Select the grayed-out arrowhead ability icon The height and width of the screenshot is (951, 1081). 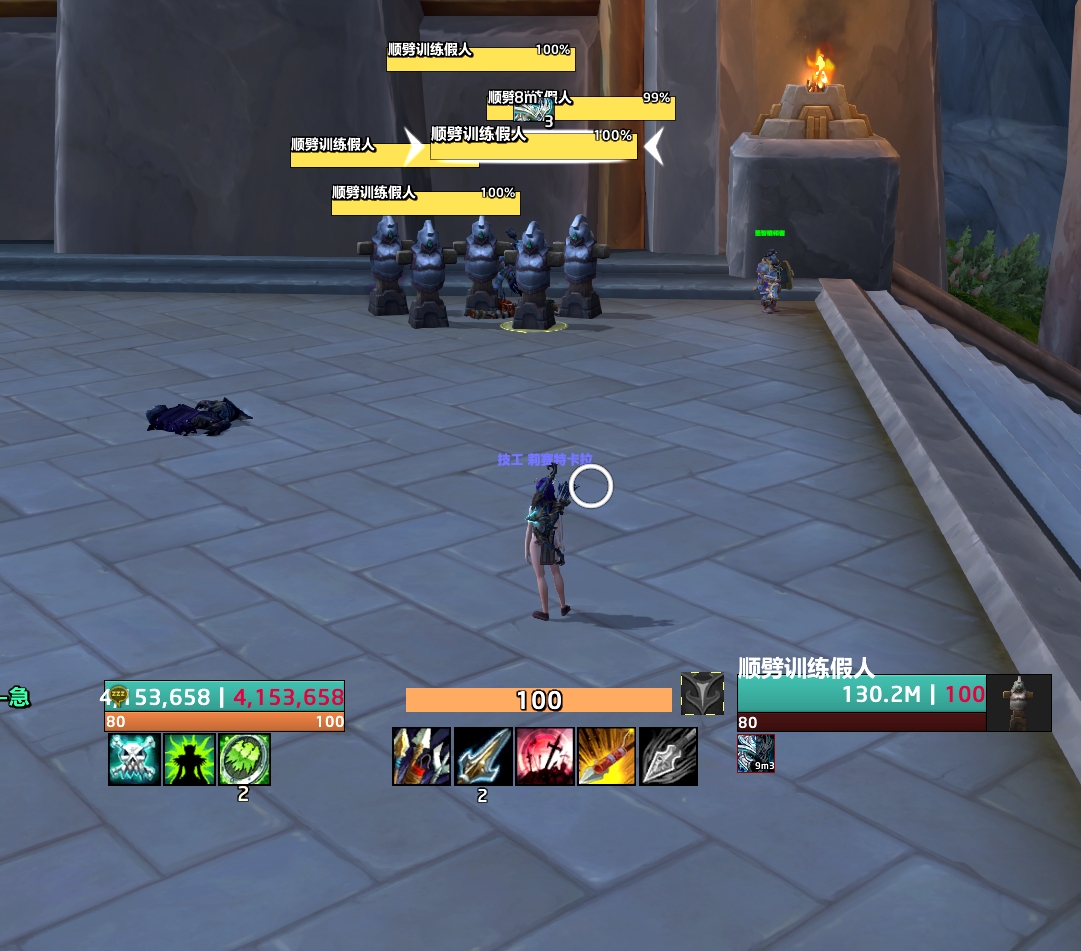click(668, 756)
